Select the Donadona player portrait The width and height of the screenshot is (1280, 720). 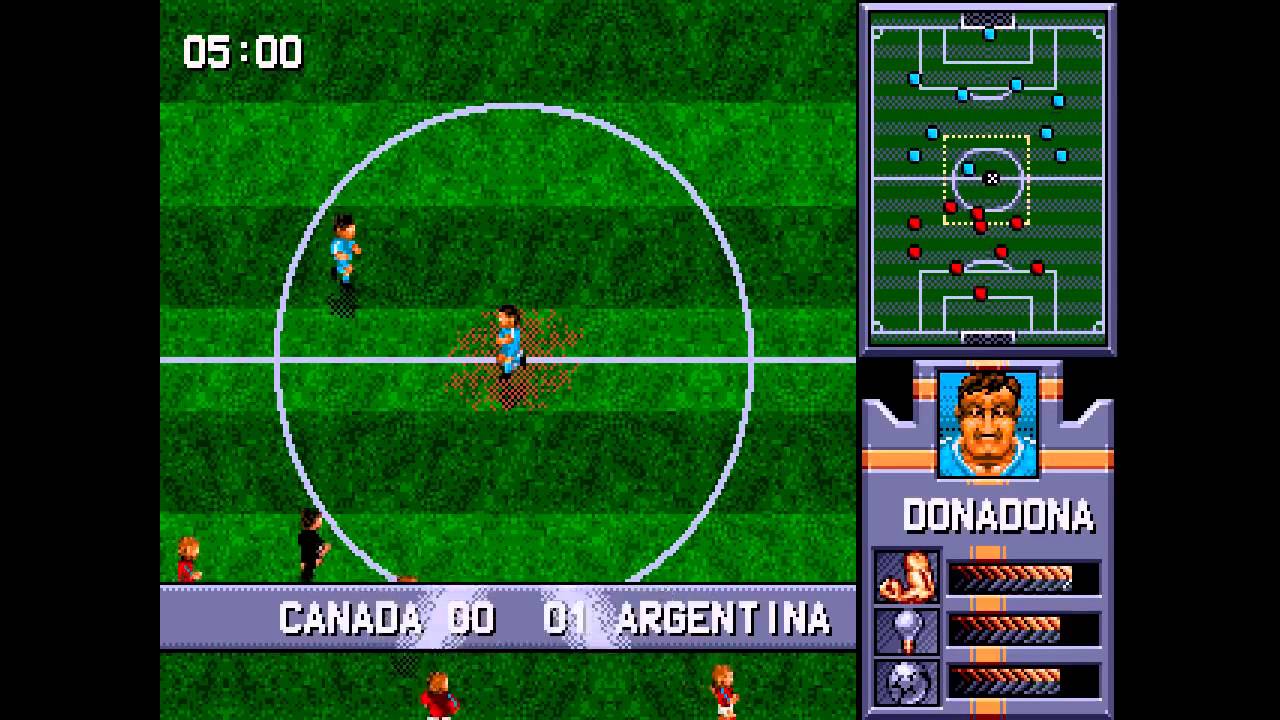(988, 425)
